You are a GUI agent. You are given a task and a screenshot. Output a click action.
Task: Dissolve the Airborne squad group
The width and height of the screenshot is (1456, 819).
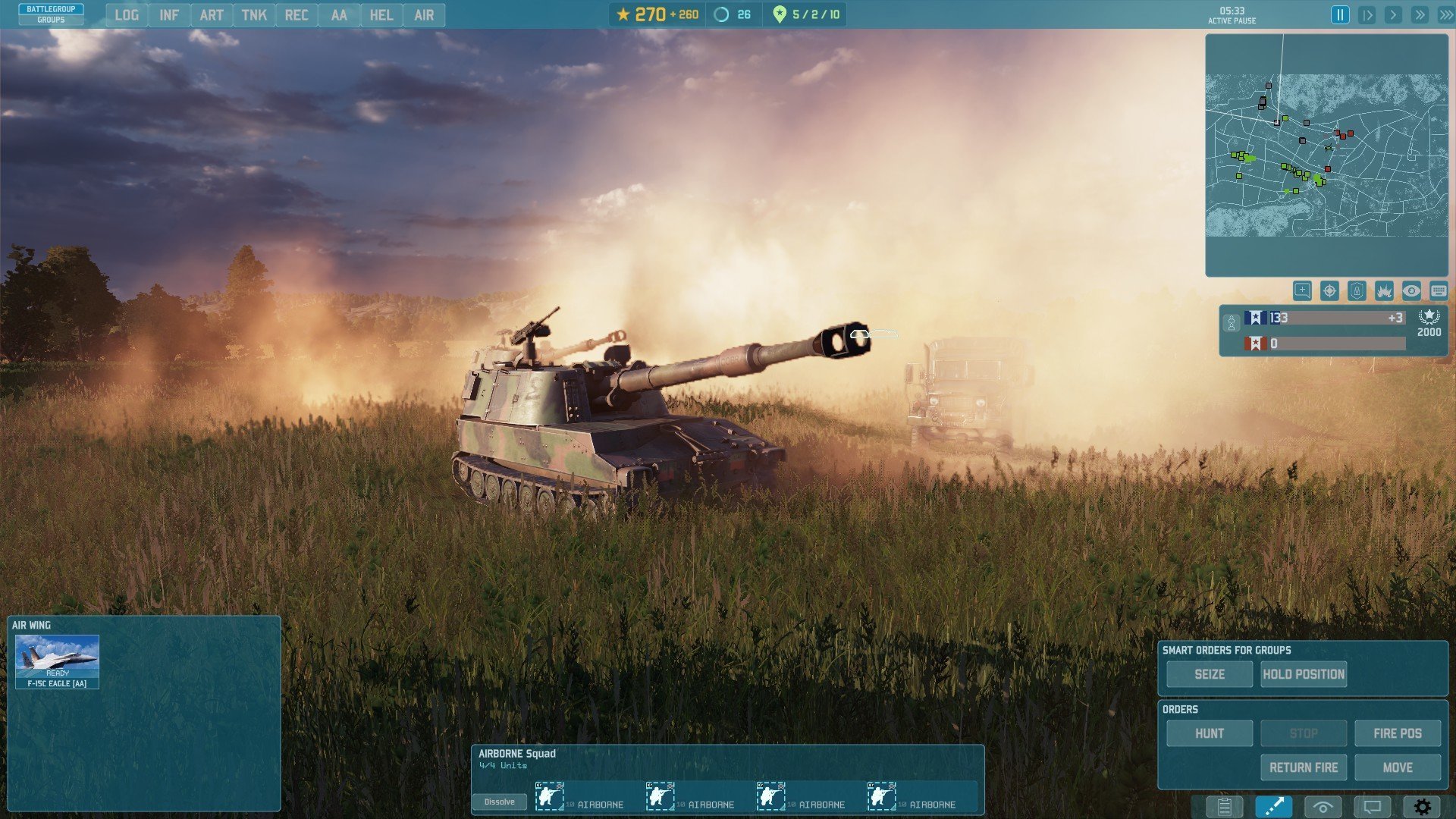point(499,802)
